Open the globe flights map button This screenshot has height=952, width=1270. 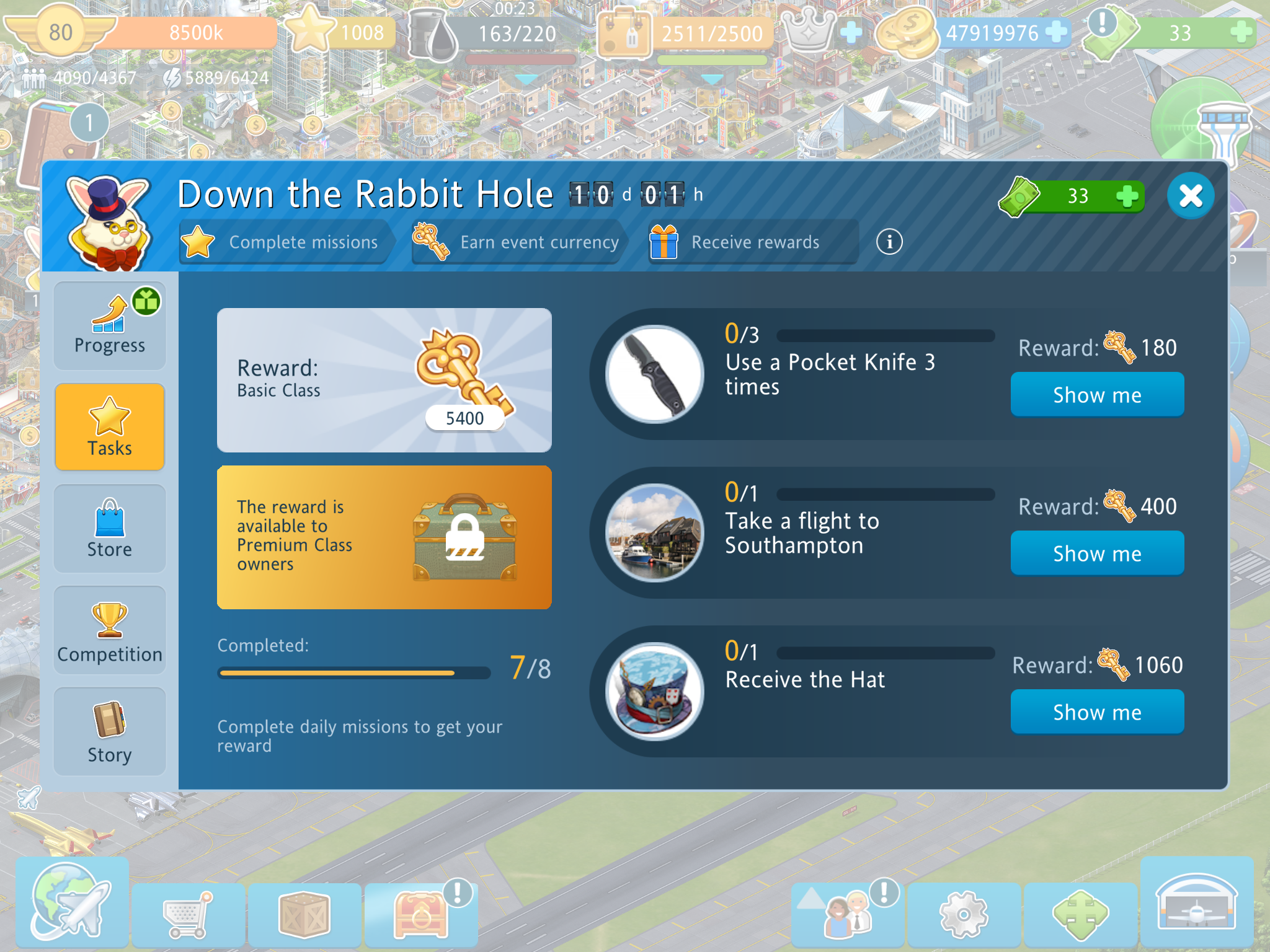pos(71,902)
